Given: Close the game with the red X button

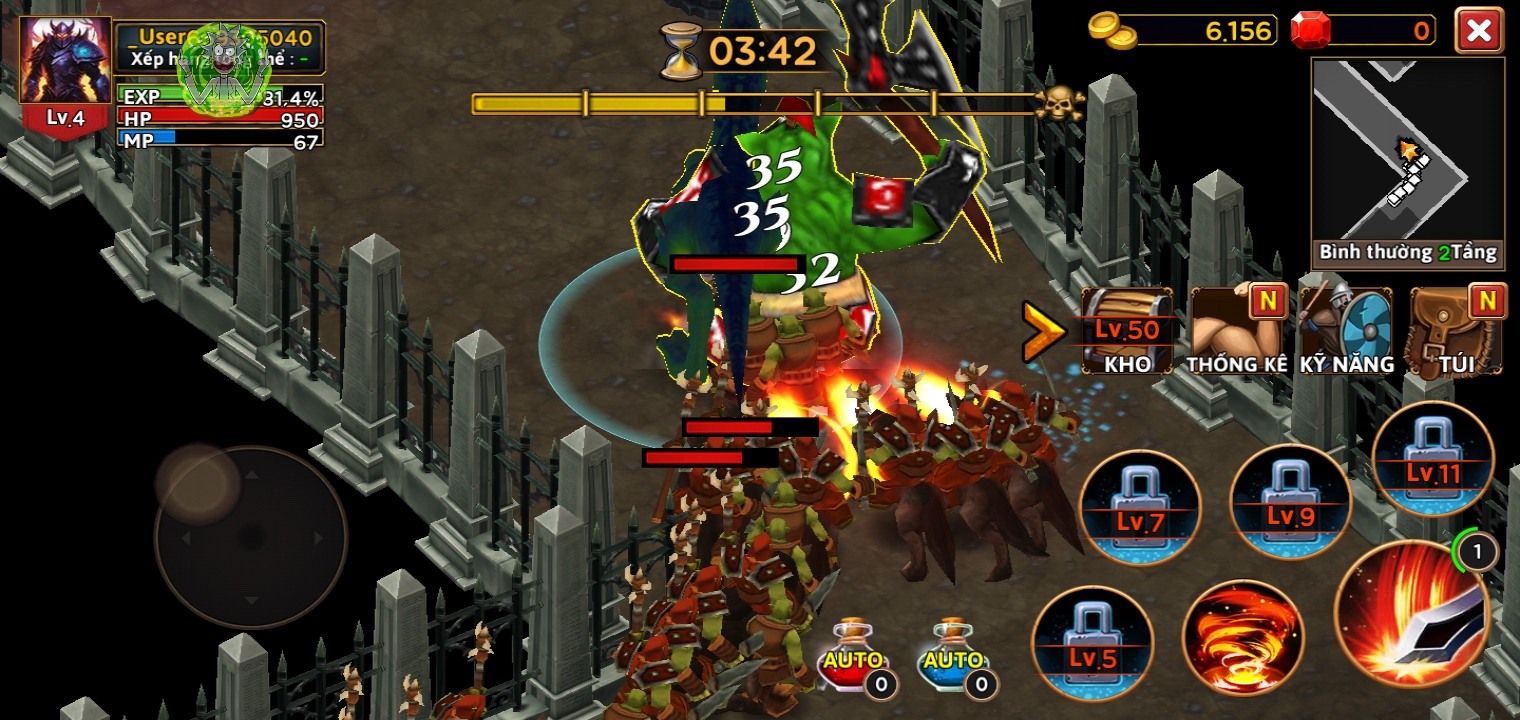Looking at the screenshot, I should coord(1478,31).
